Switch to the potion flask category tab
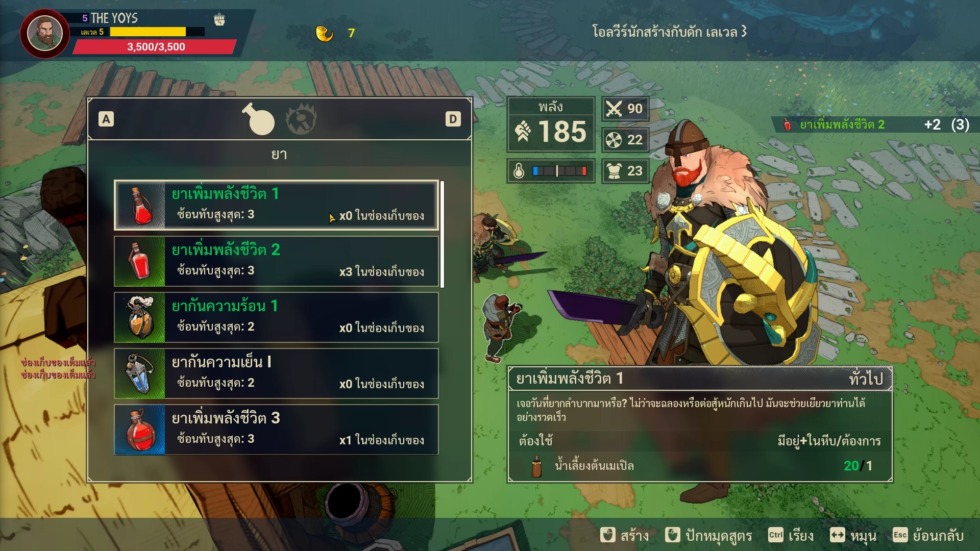 (259, 119)
